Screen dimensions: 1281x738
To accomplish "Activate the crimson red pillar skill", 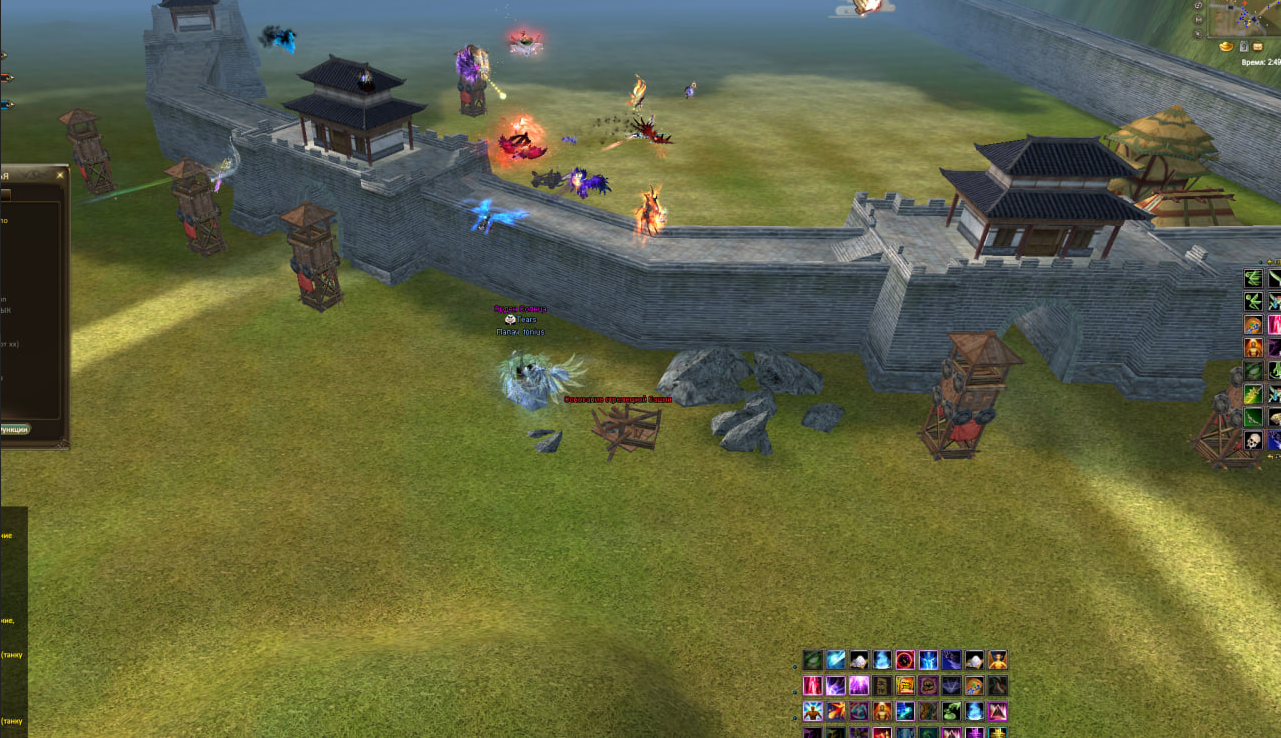I will tap(813, 686).
